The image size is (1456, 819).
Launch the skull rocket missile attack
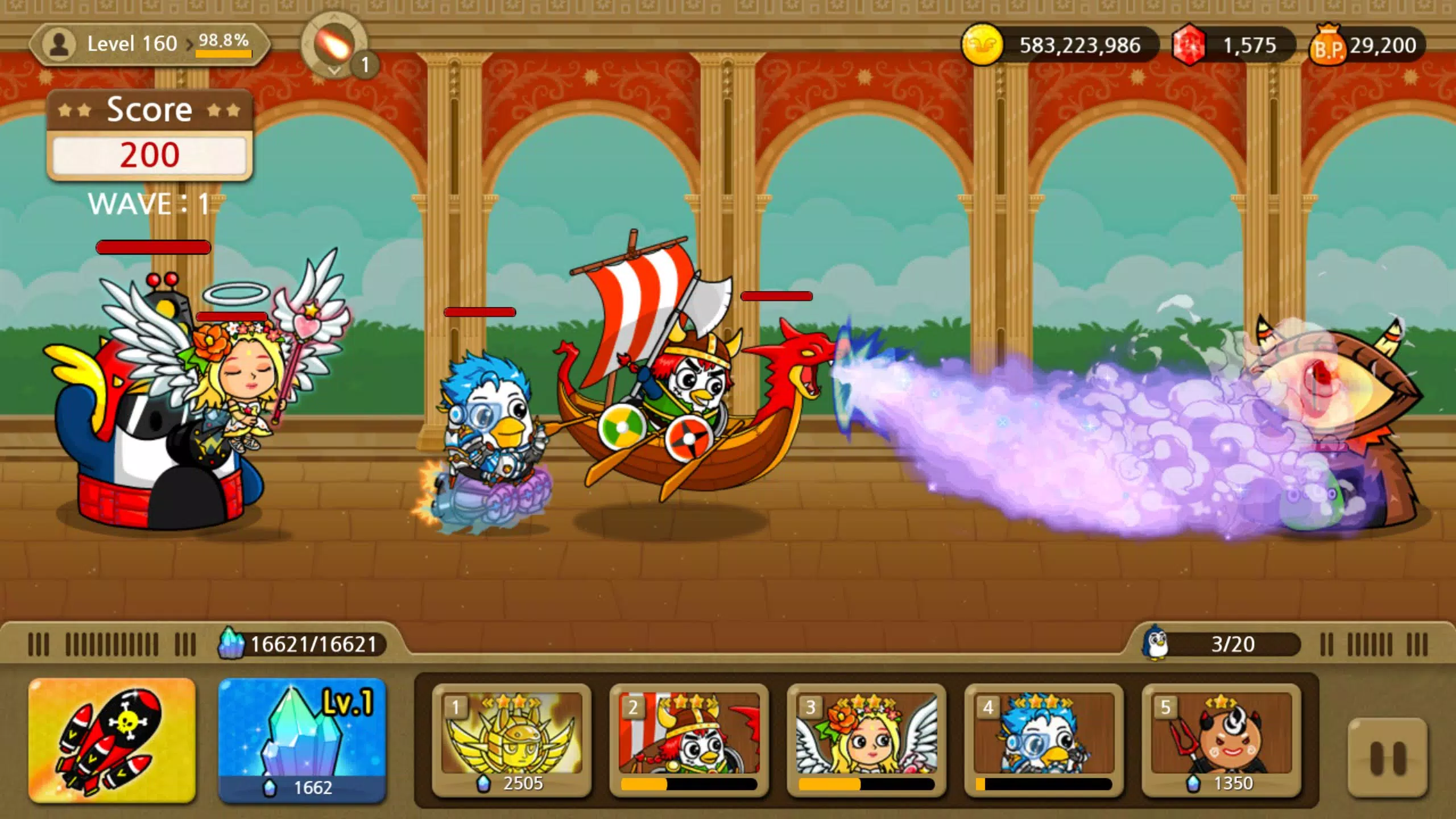click(x=112, y=740)
